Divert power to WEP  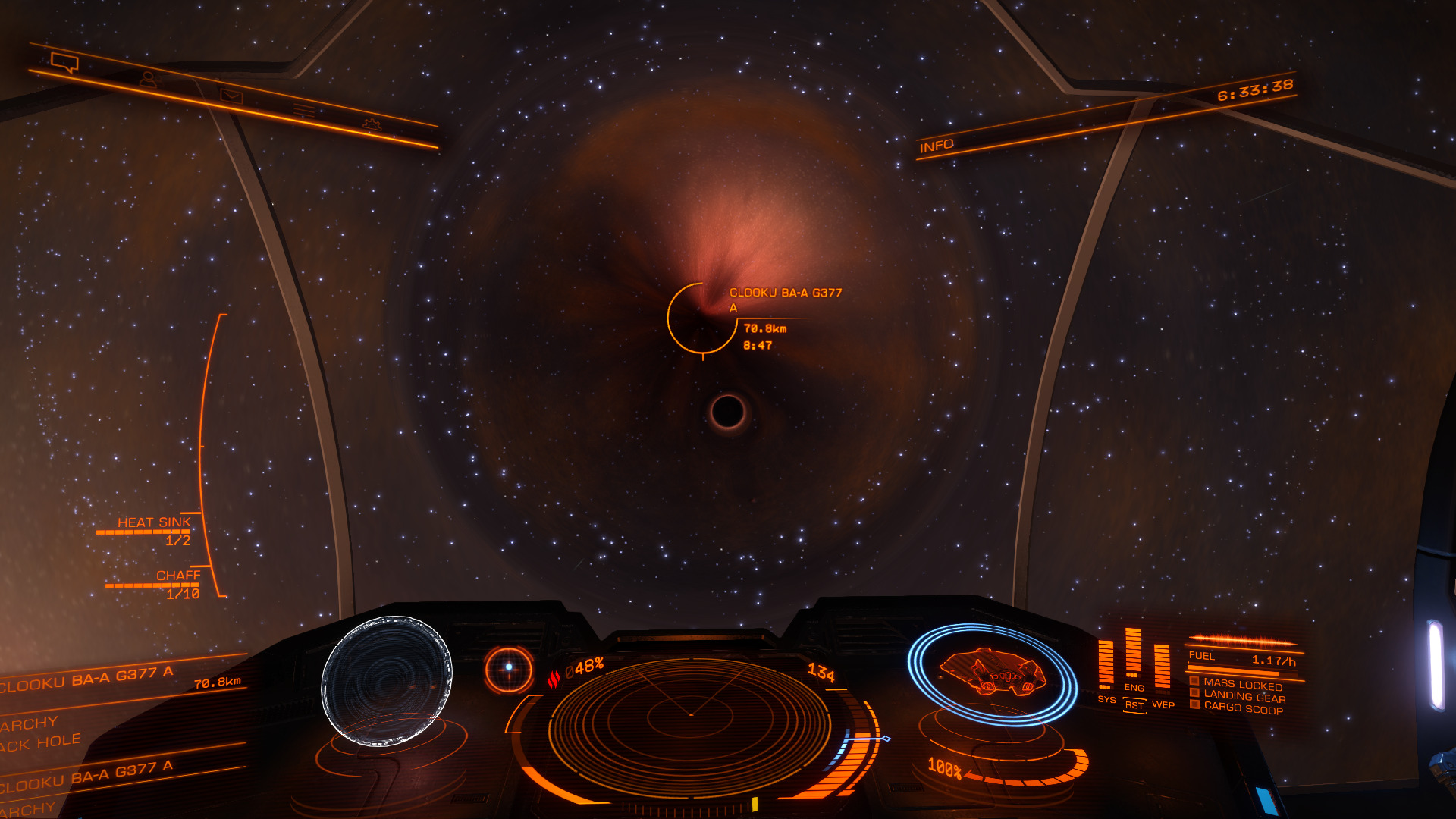(x=1163, y=704)
